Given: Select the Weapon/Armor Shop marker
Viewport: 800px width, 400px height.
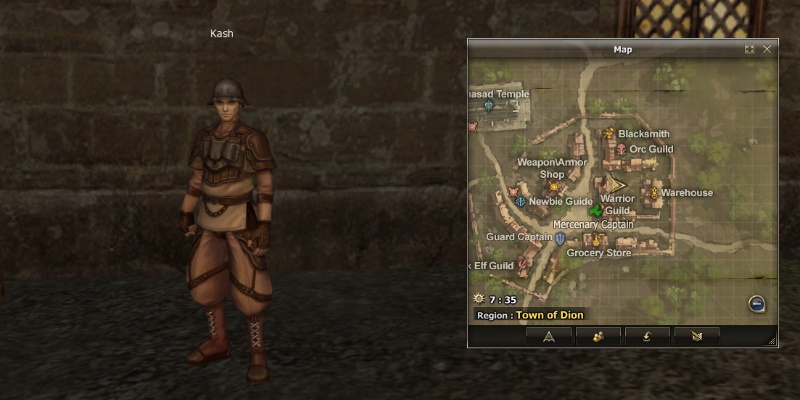Looking at the screenshot, I should pos(552,186).
